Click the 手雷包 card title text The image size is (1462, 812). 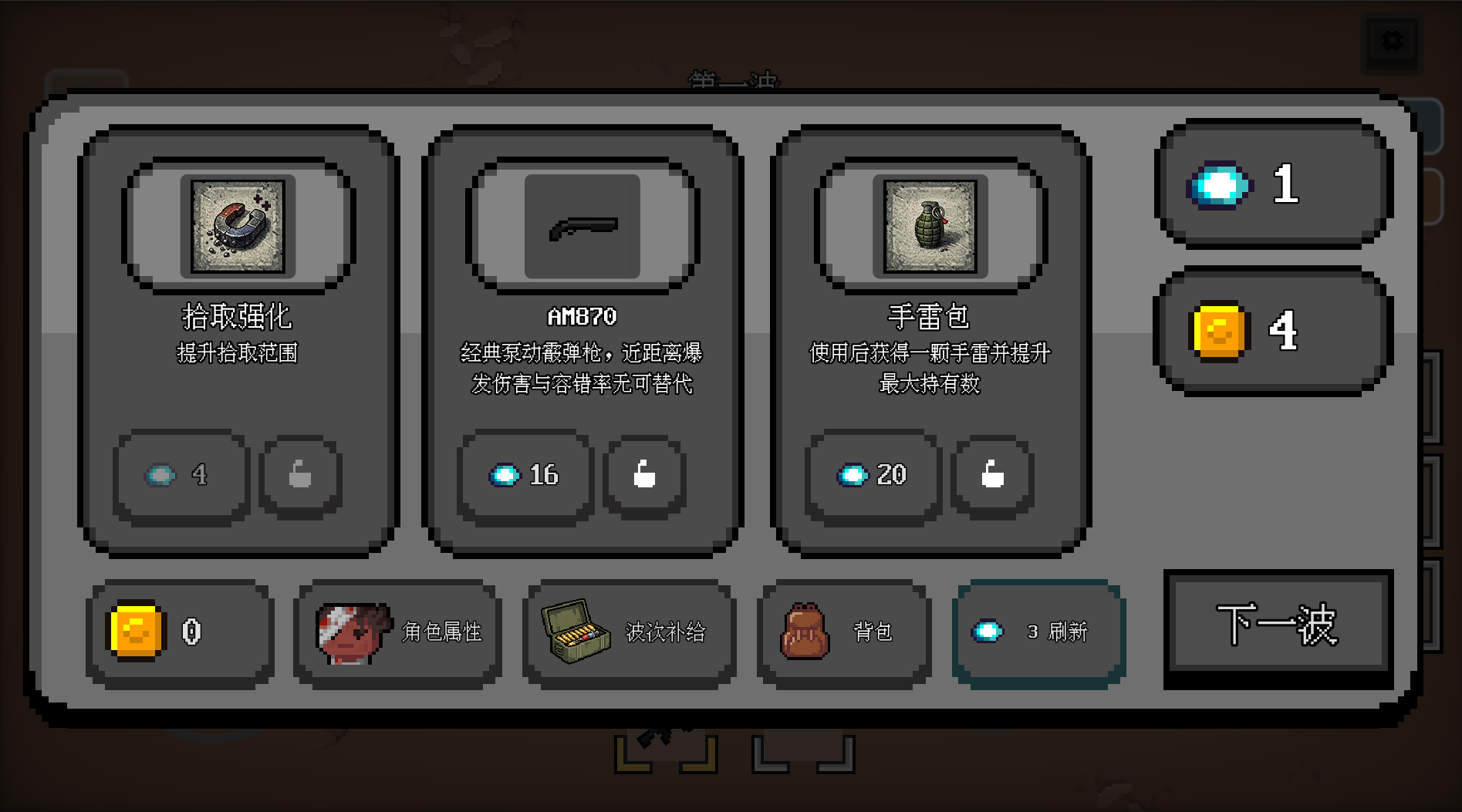(928, 315)
